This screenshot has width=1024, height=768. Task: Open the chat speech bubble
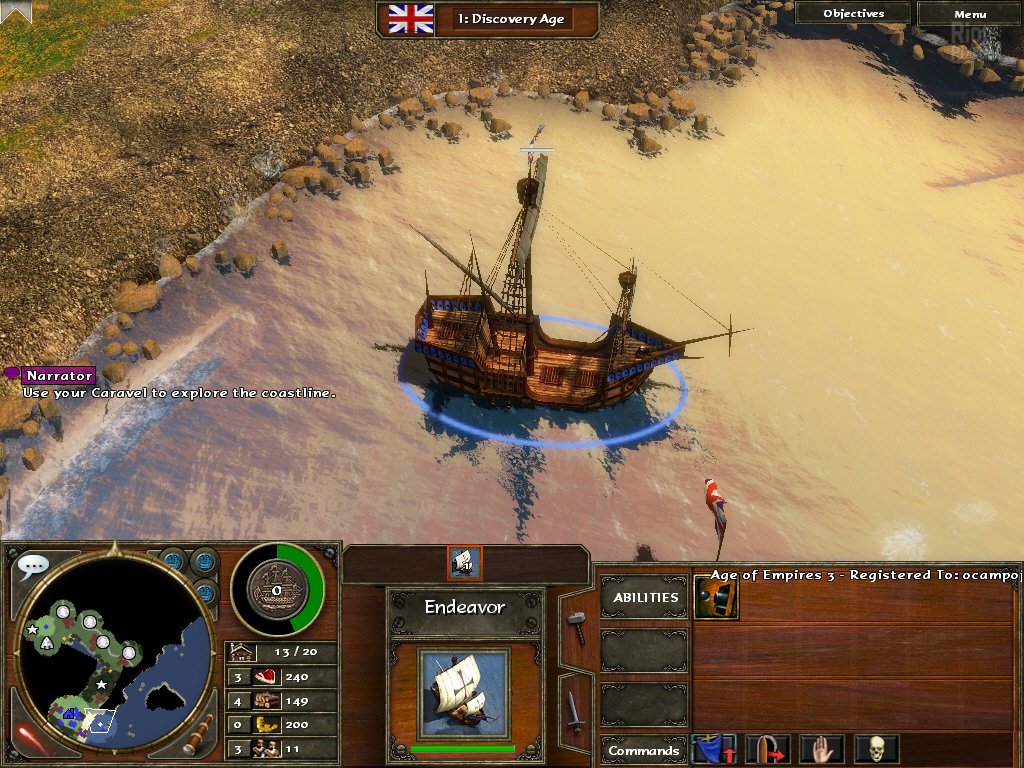point(32,566)
